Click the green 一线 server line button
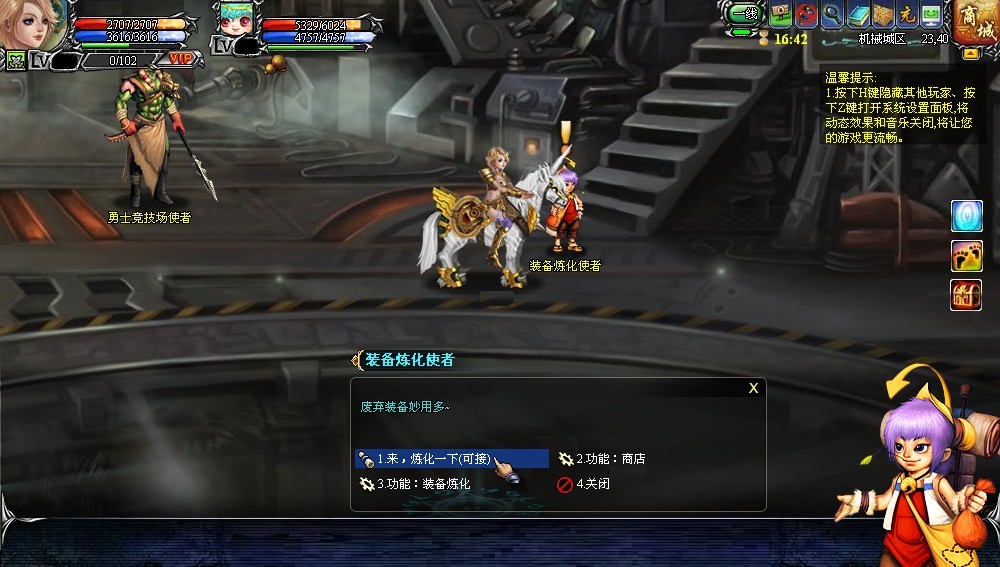This screenshot has width=1000, height=567. pos(743,15)
